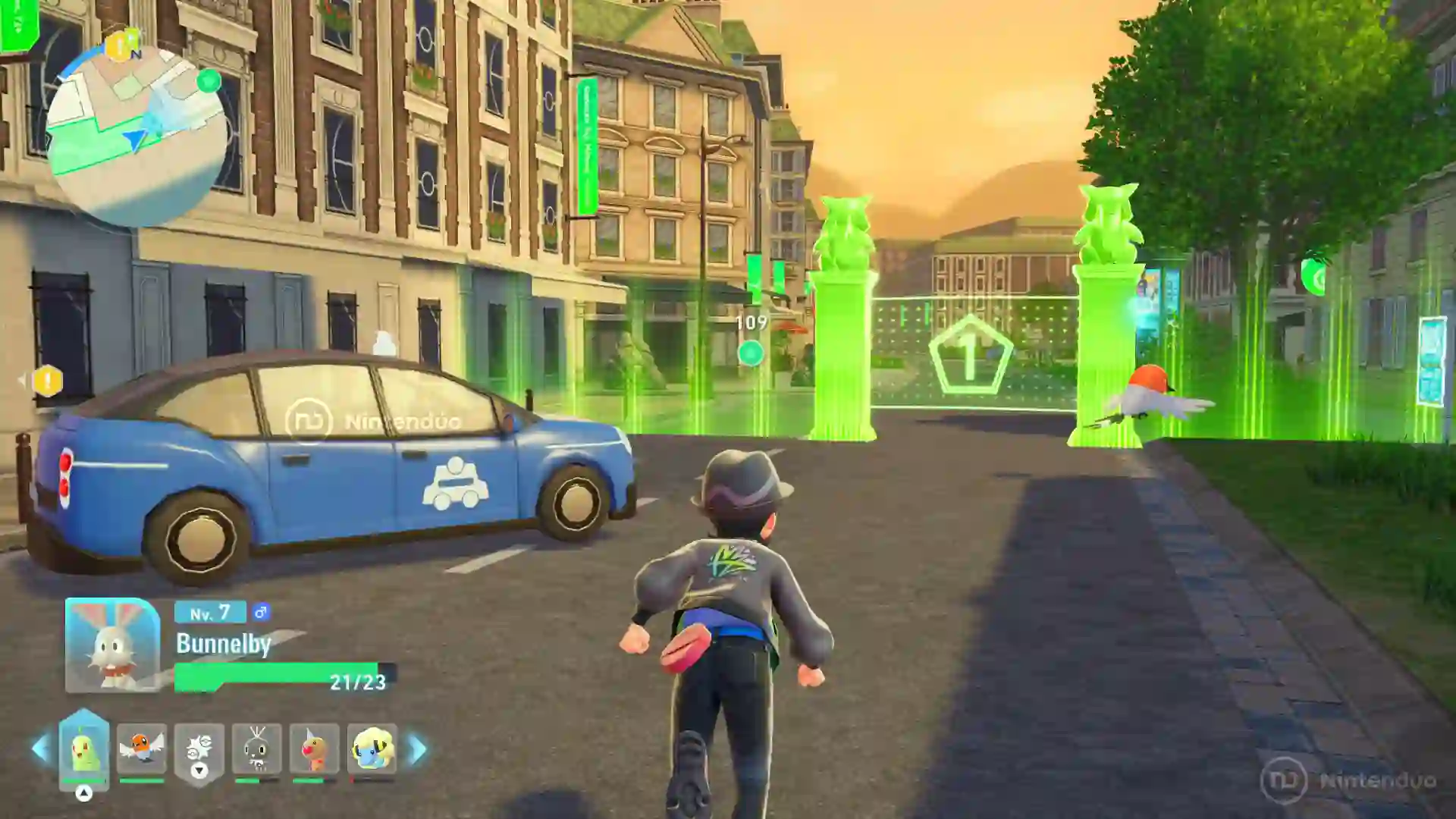
Task: Open the down arrow on the Pokéball slot
Action: [199, 771]
